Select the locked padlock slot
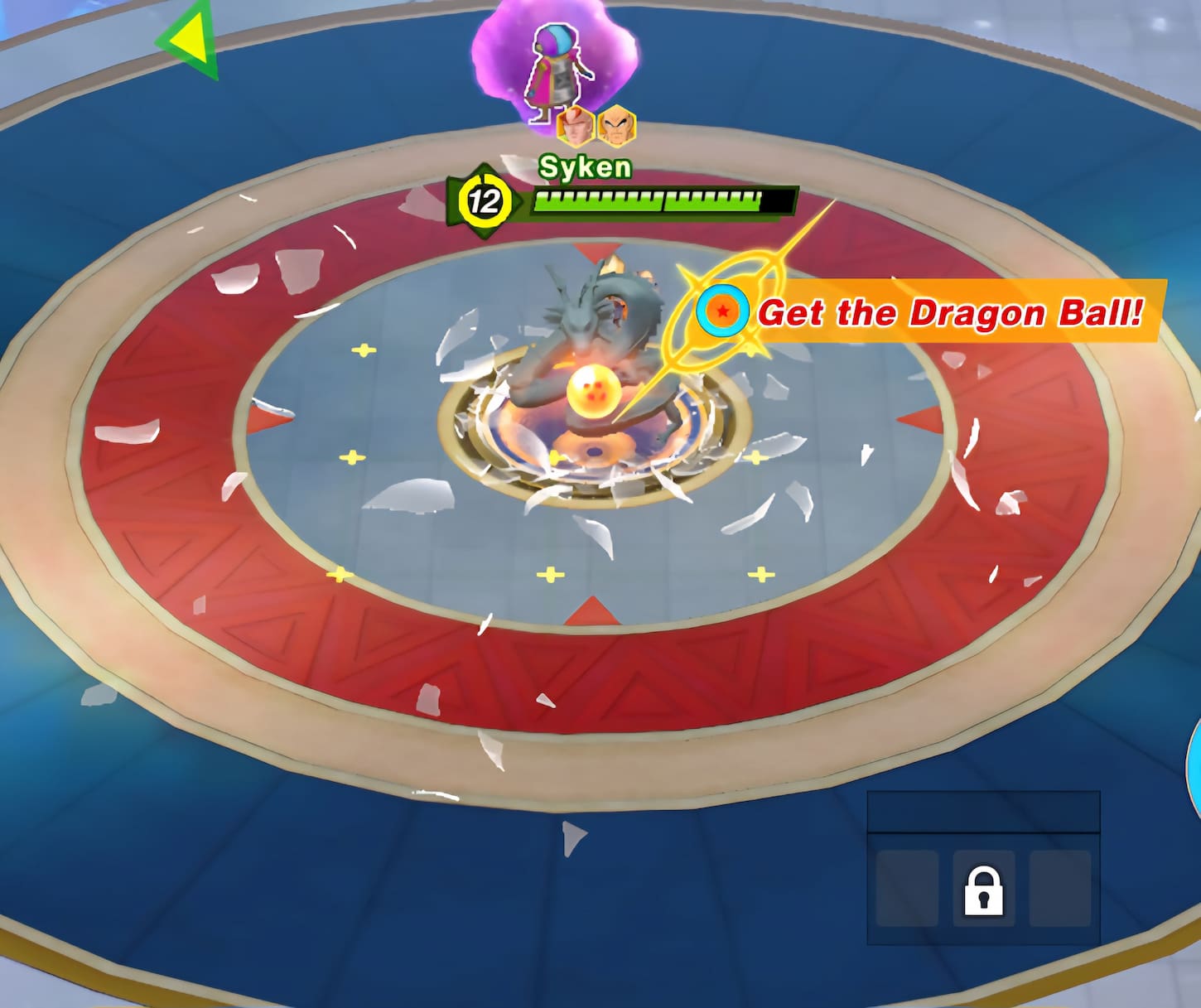Screen dimensions: 1201x1008 [983, 890]
